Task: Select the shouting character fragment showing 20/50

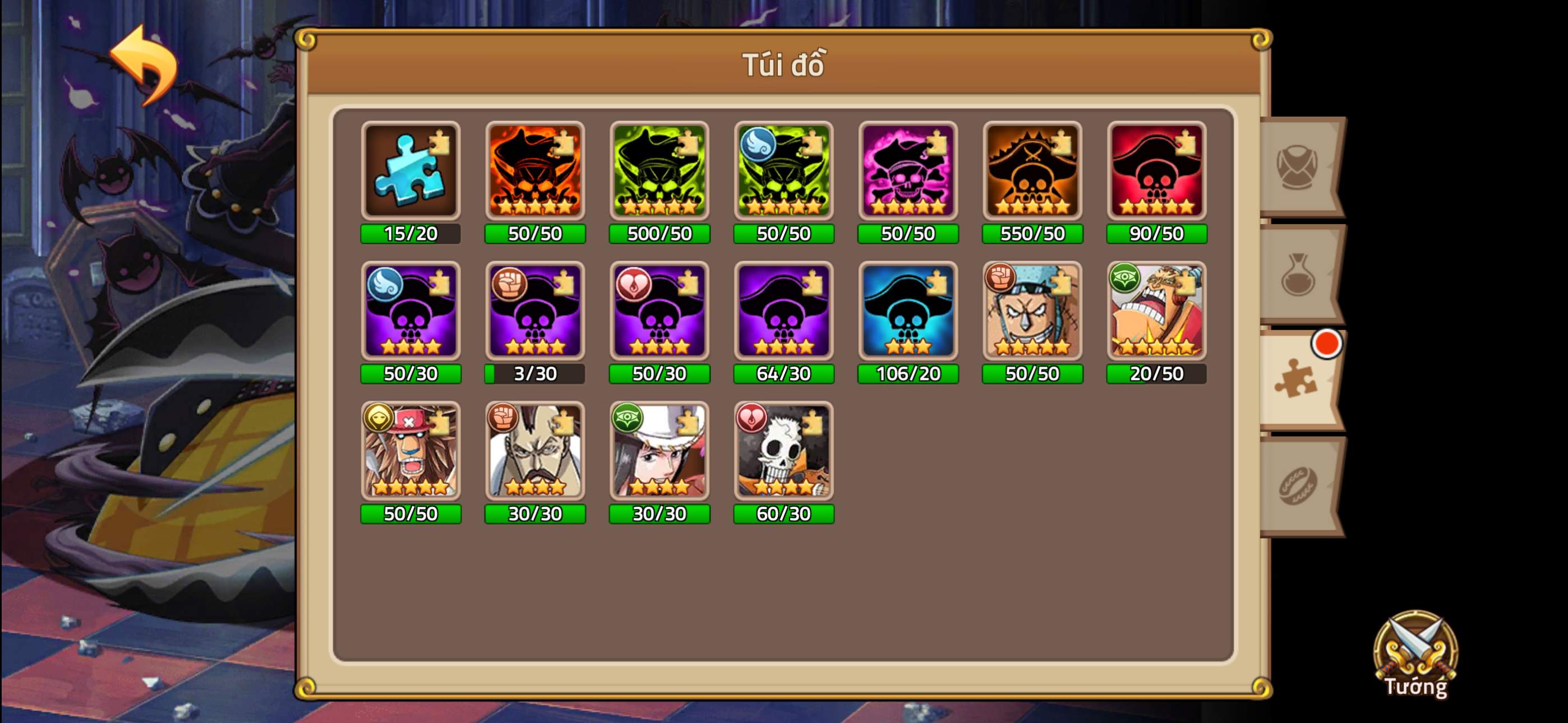Action: click(x=1156, y=312)
